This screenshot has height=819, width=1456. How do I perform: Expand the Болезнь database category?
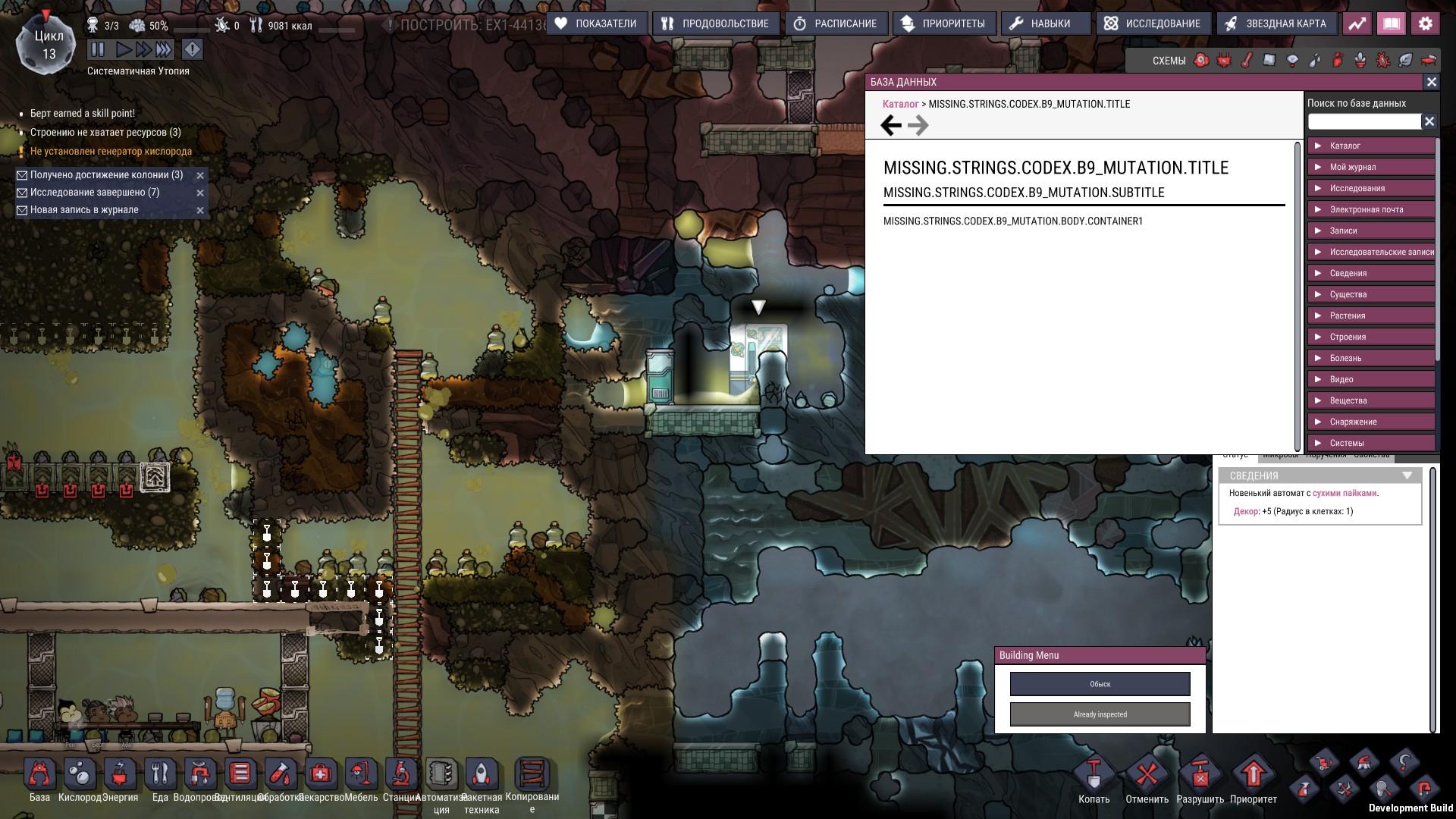[1370, 358]
